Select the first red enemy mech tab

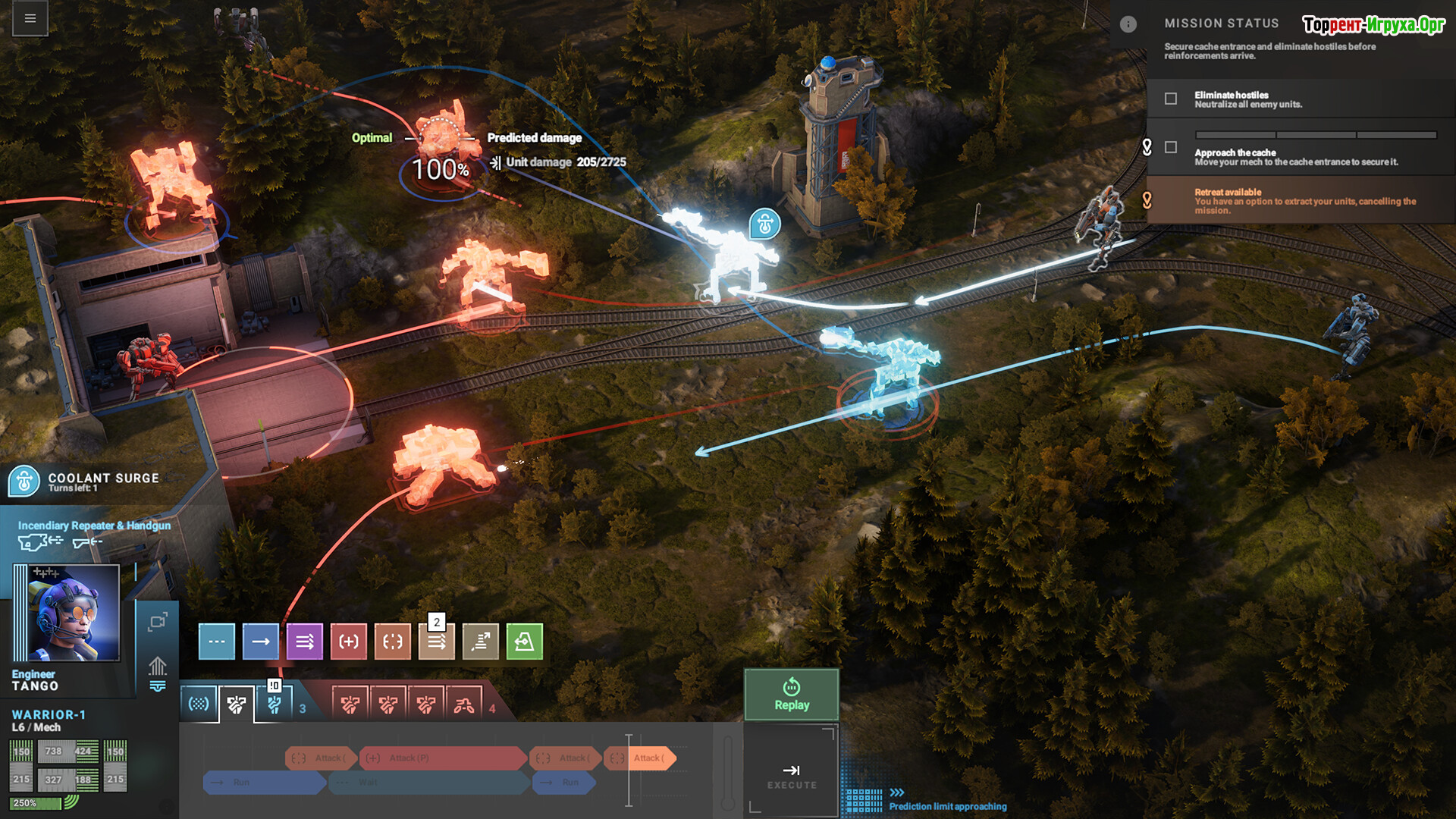point(350,704)
